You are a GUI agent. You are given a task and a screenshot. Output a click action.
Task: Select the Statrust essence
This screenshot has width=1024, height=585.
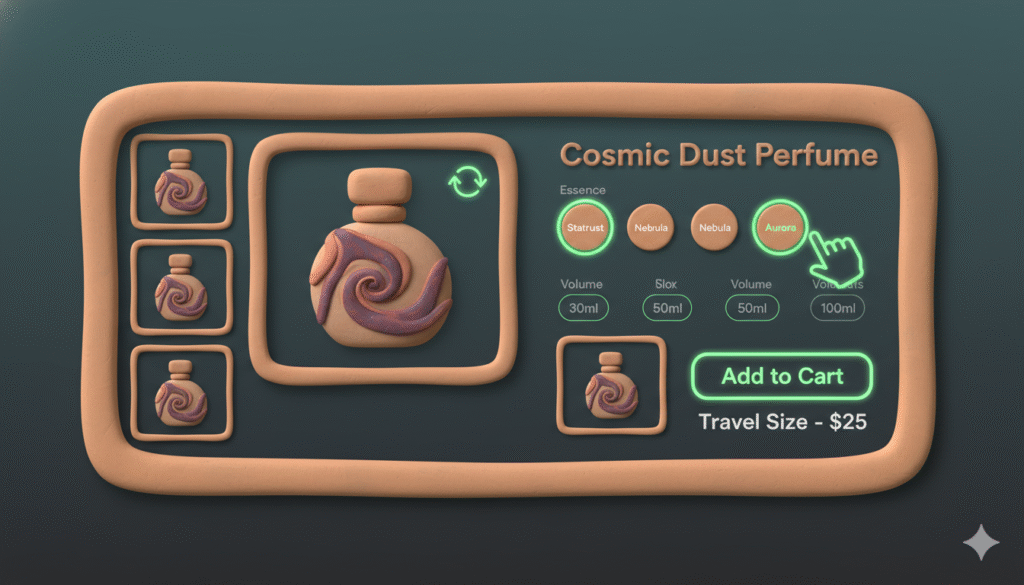[x=585, y=228]
